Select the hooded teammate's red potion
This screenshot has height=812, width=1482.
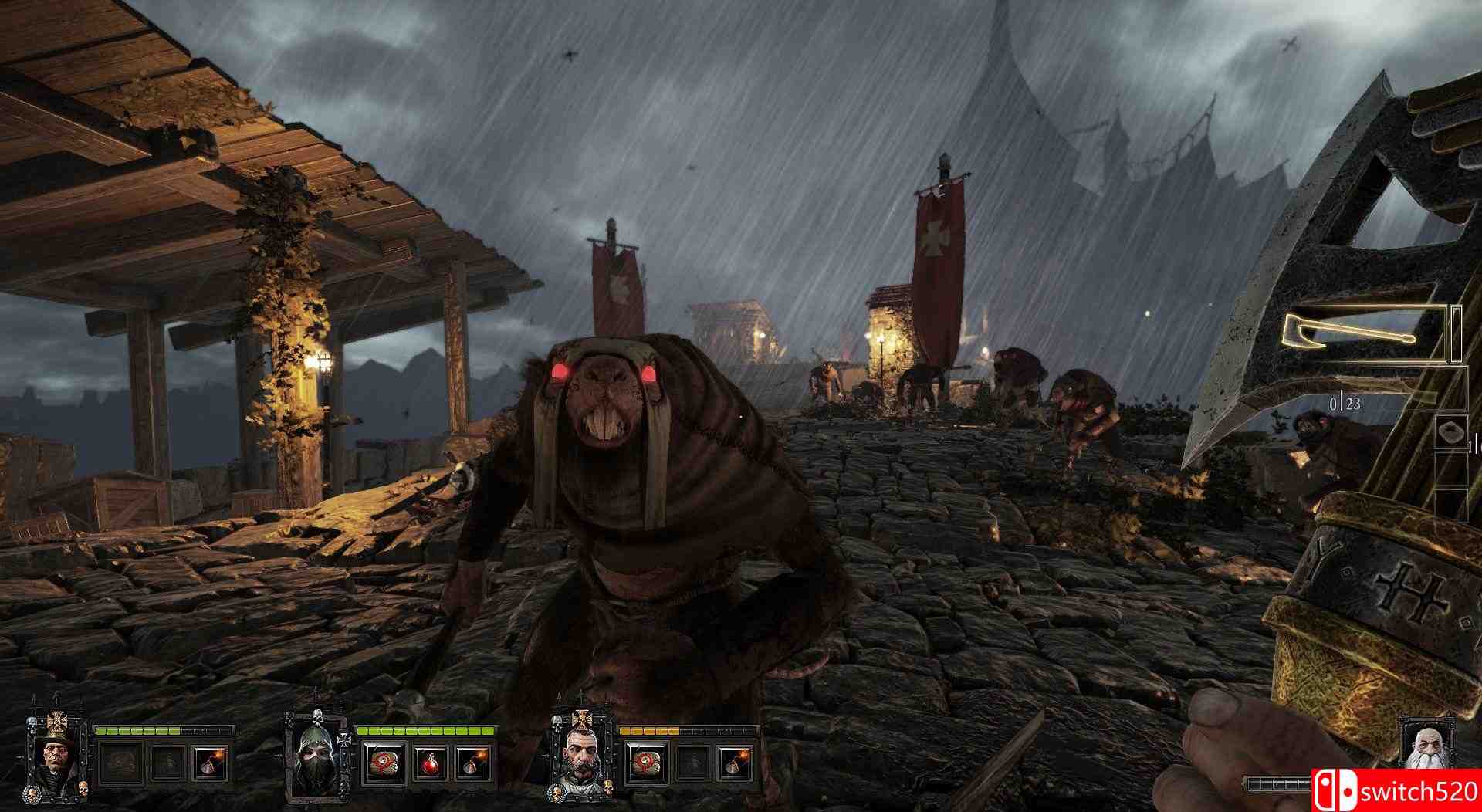tap(430, 766)
